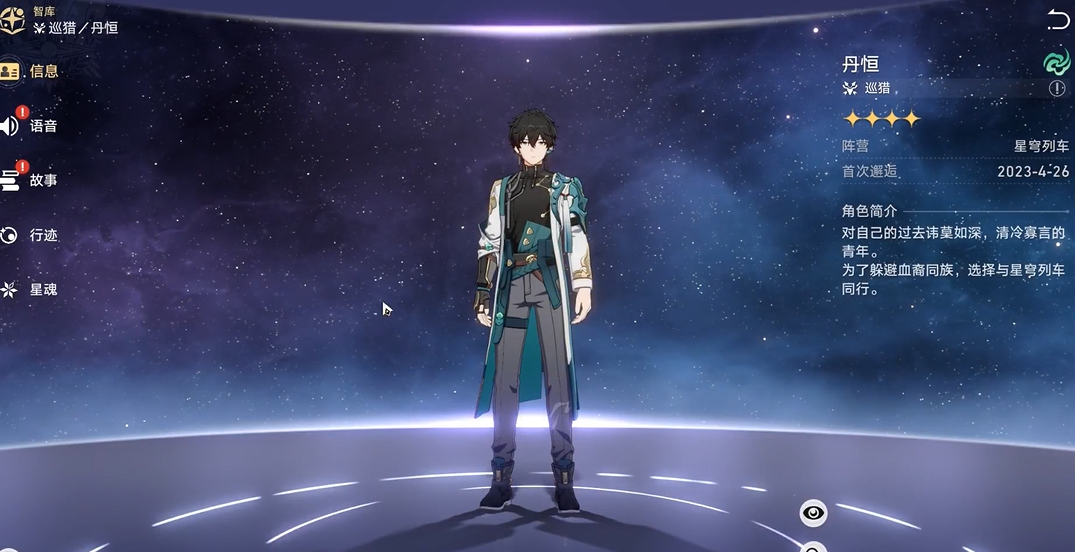The width and height of the screenshot is (1075, 552).
Task: Go back using the return arrow
Action: click(1057, 18)
